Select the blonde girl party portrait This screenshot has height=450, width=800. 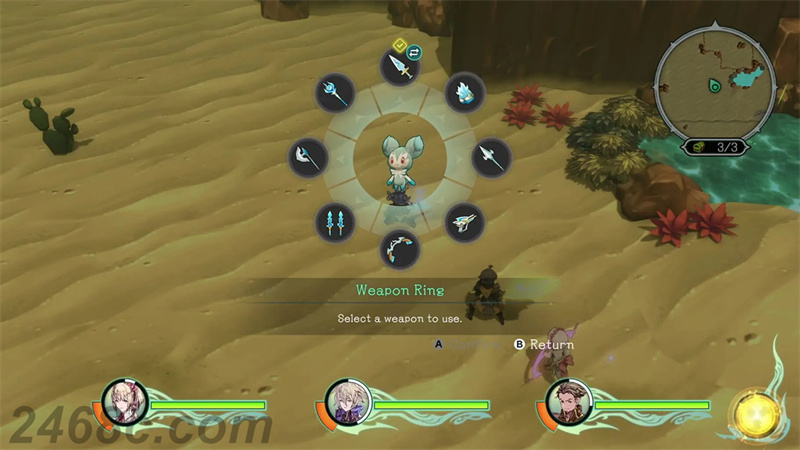click(x=125, y=404)
